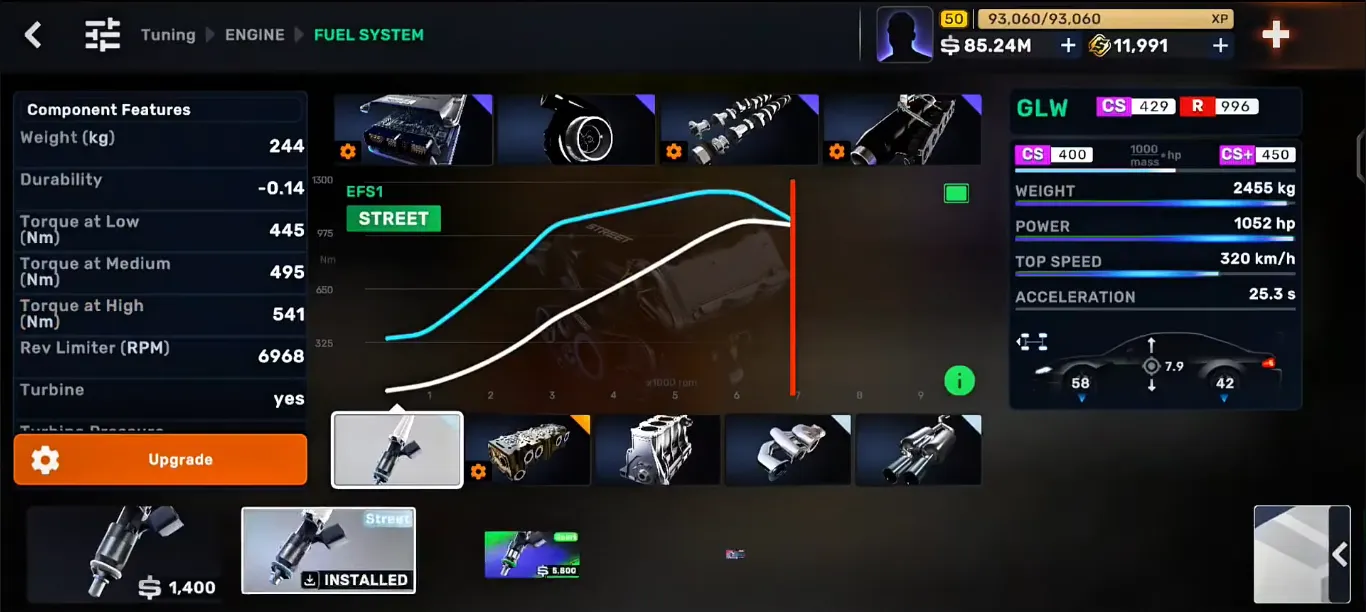1366x612 pixels.
Task: Select the installed Street fuel injector
Action: [x=328, y=550]
